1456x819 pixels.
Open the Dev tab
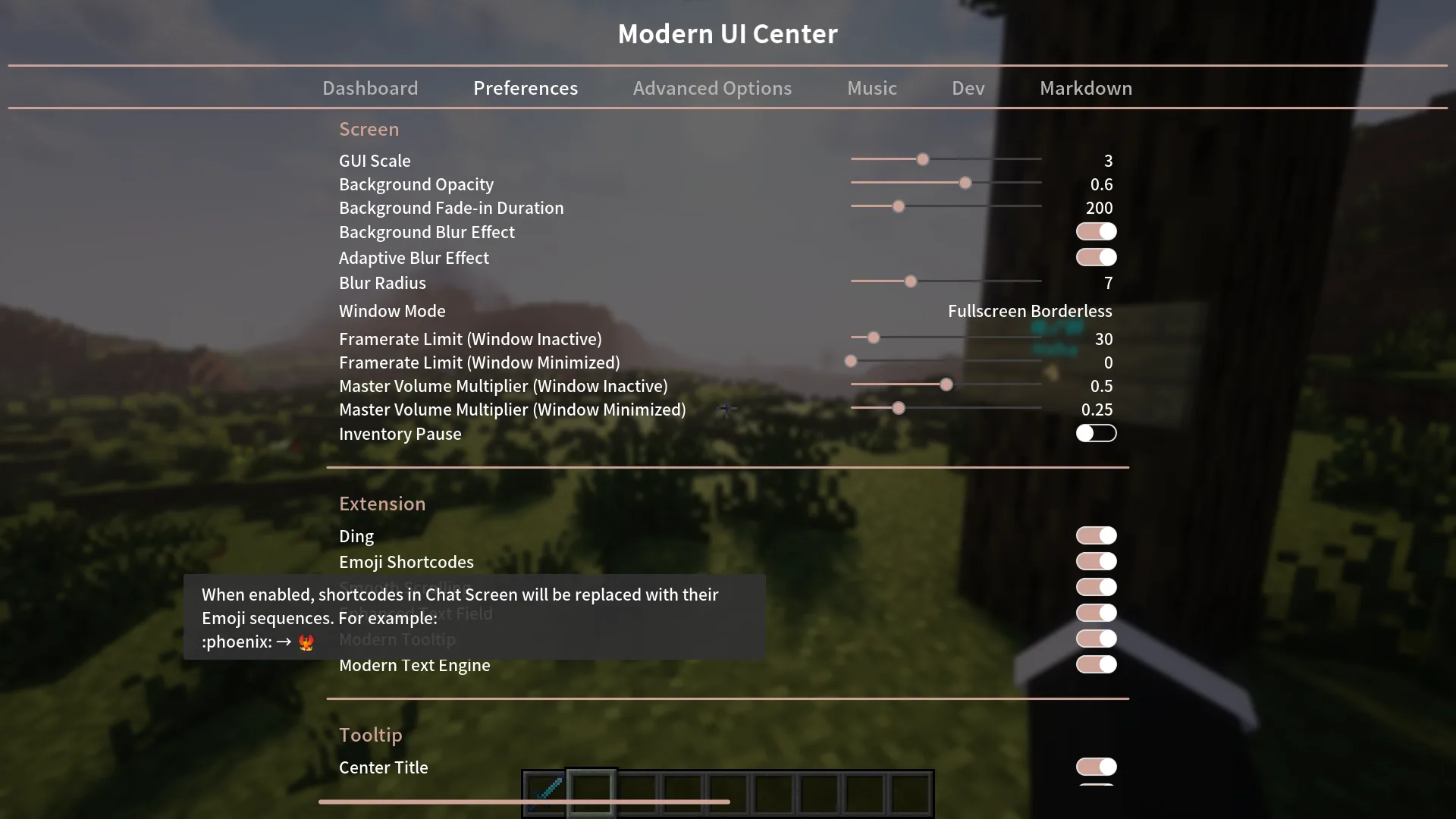(967, 88)
